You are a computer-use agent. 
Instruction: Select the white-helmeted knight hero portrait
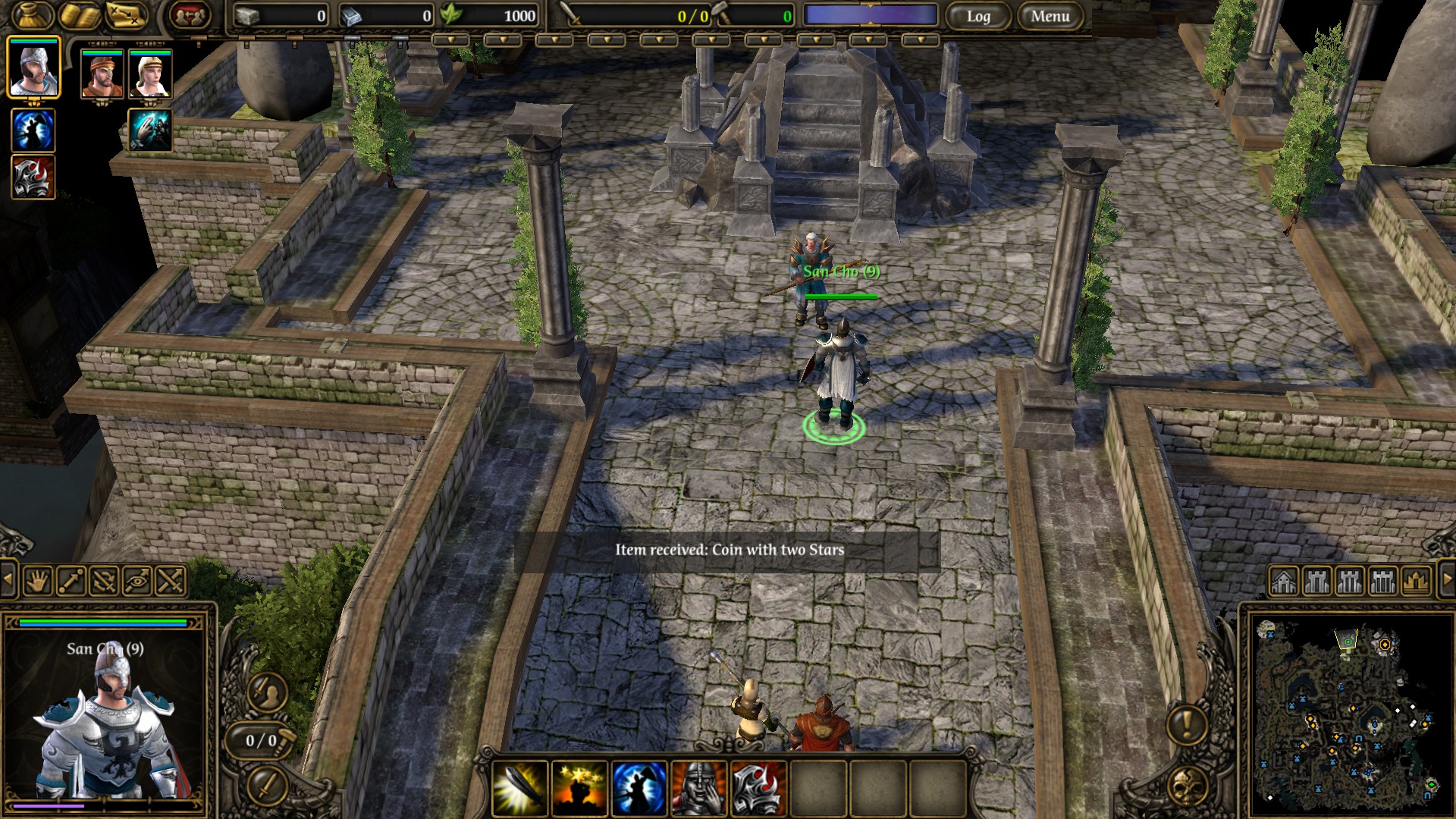click(x=33, y=68)
